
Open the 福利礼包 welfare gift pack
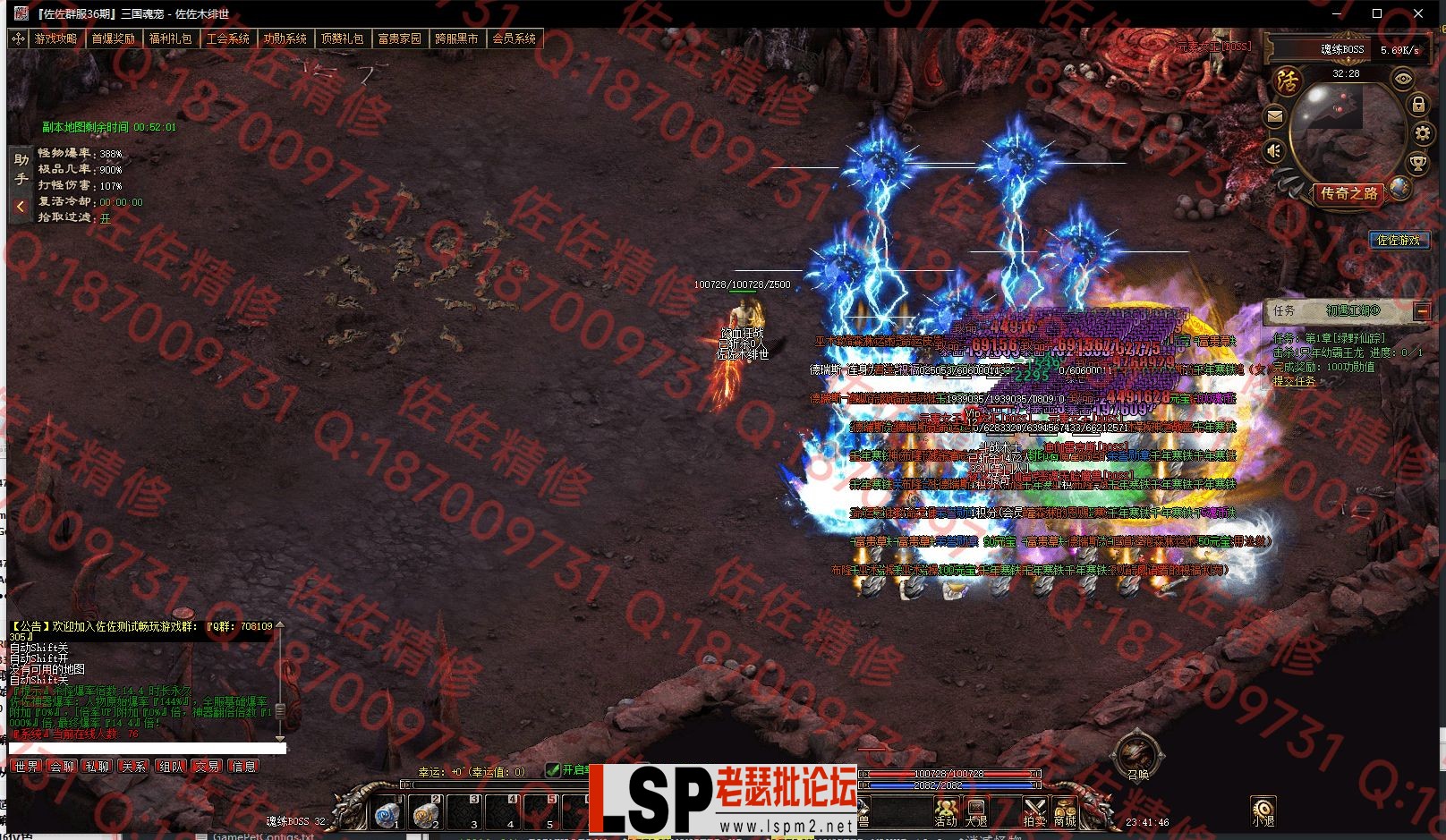170,38
